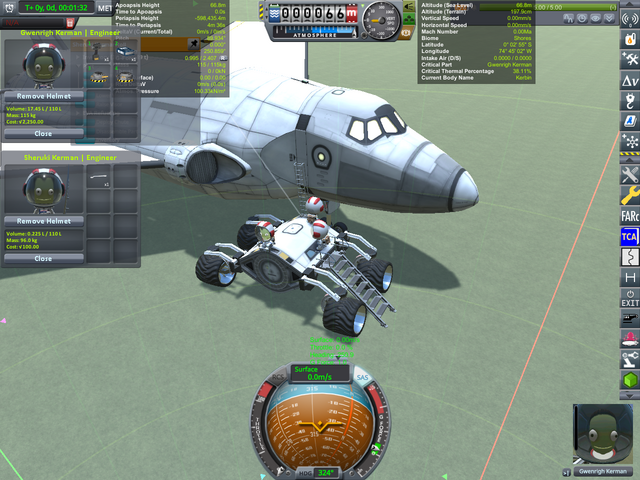Close Gwenrigh Kerman's inventory panel

pyautogui.click(x=44, y=133)
